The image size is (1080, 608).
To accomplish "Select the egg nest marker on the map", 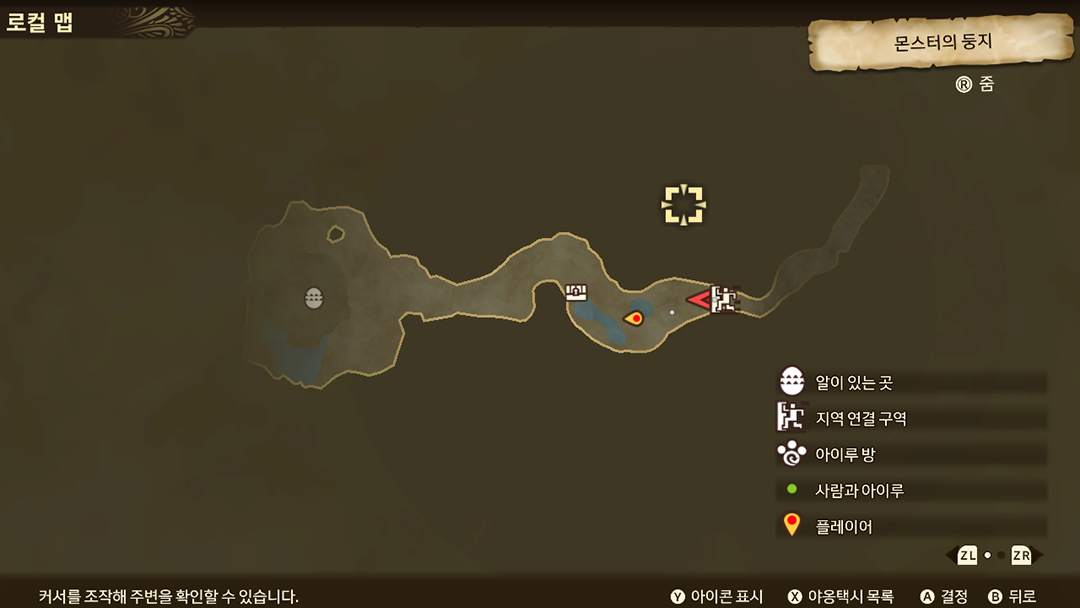I will (x=314, y=297).
